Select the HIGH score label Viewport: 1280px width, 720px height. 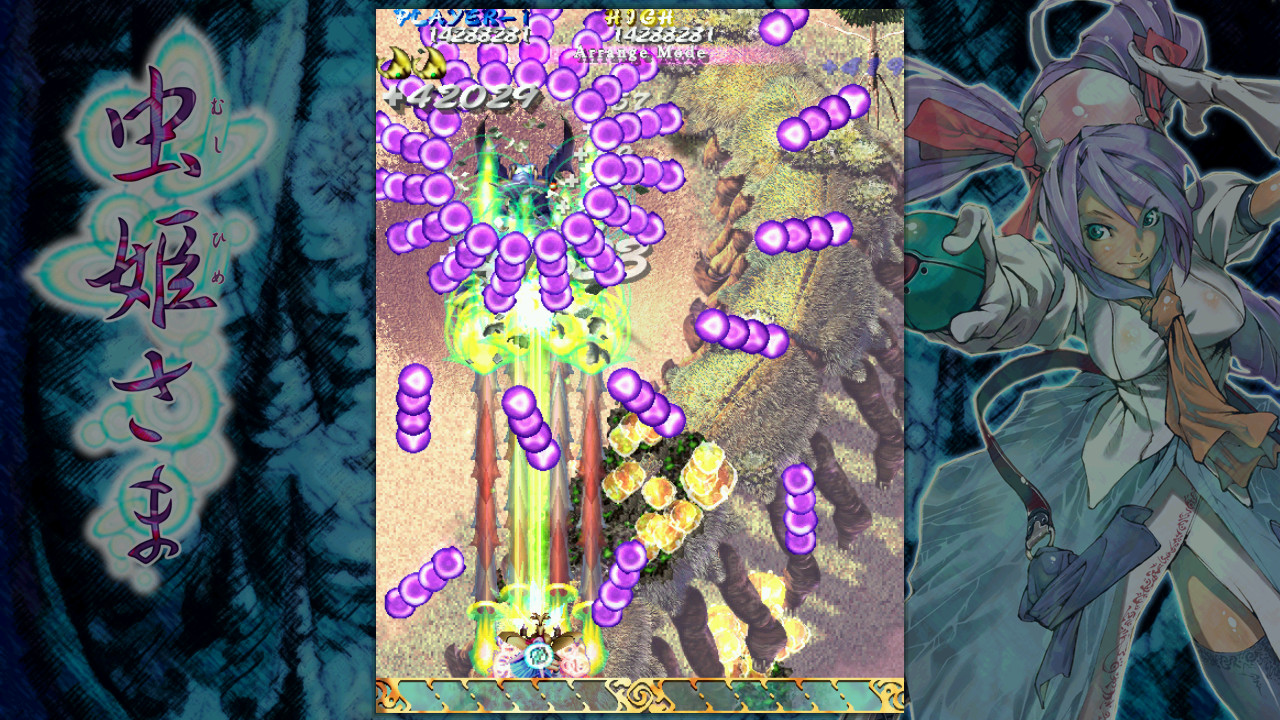tap(640, 16)
